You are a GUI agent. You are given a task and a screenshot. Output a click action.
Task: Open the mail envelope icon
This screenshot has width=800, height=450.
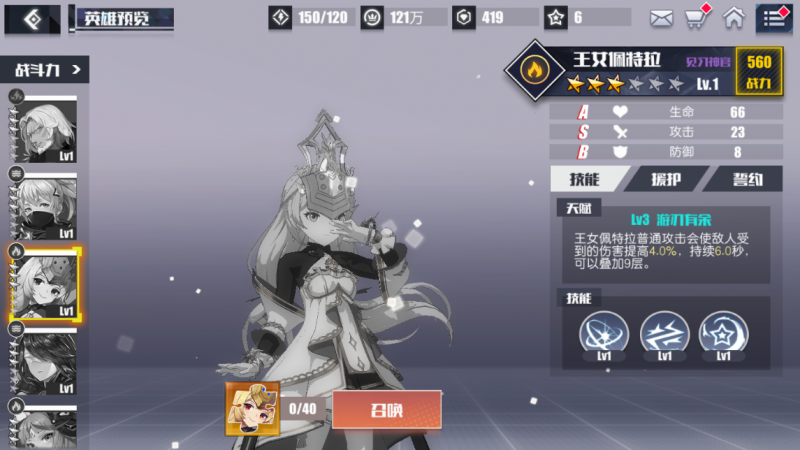pyautogui.click(x=661, y=17)
